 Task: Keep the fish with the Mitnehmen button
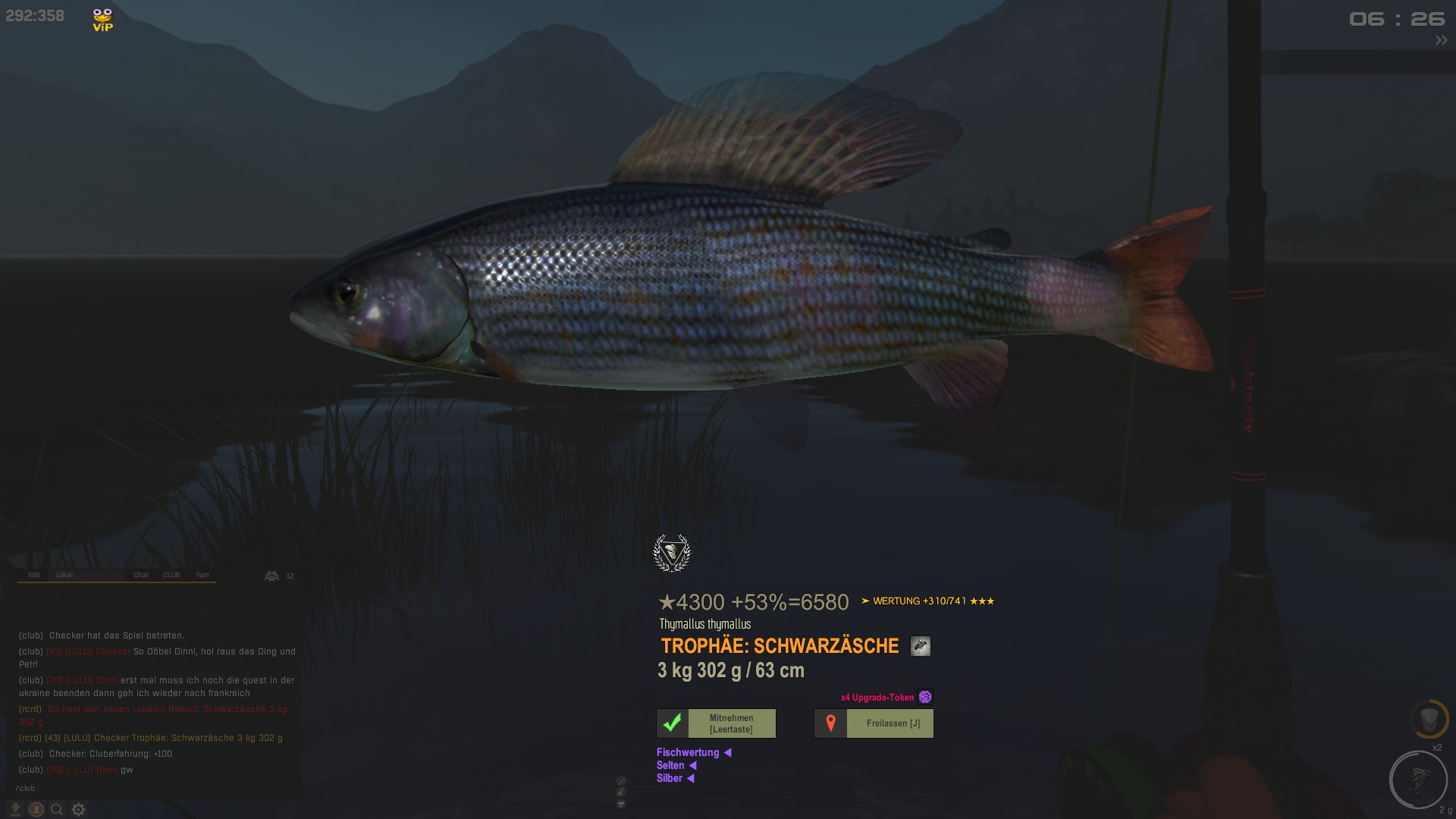716,723
